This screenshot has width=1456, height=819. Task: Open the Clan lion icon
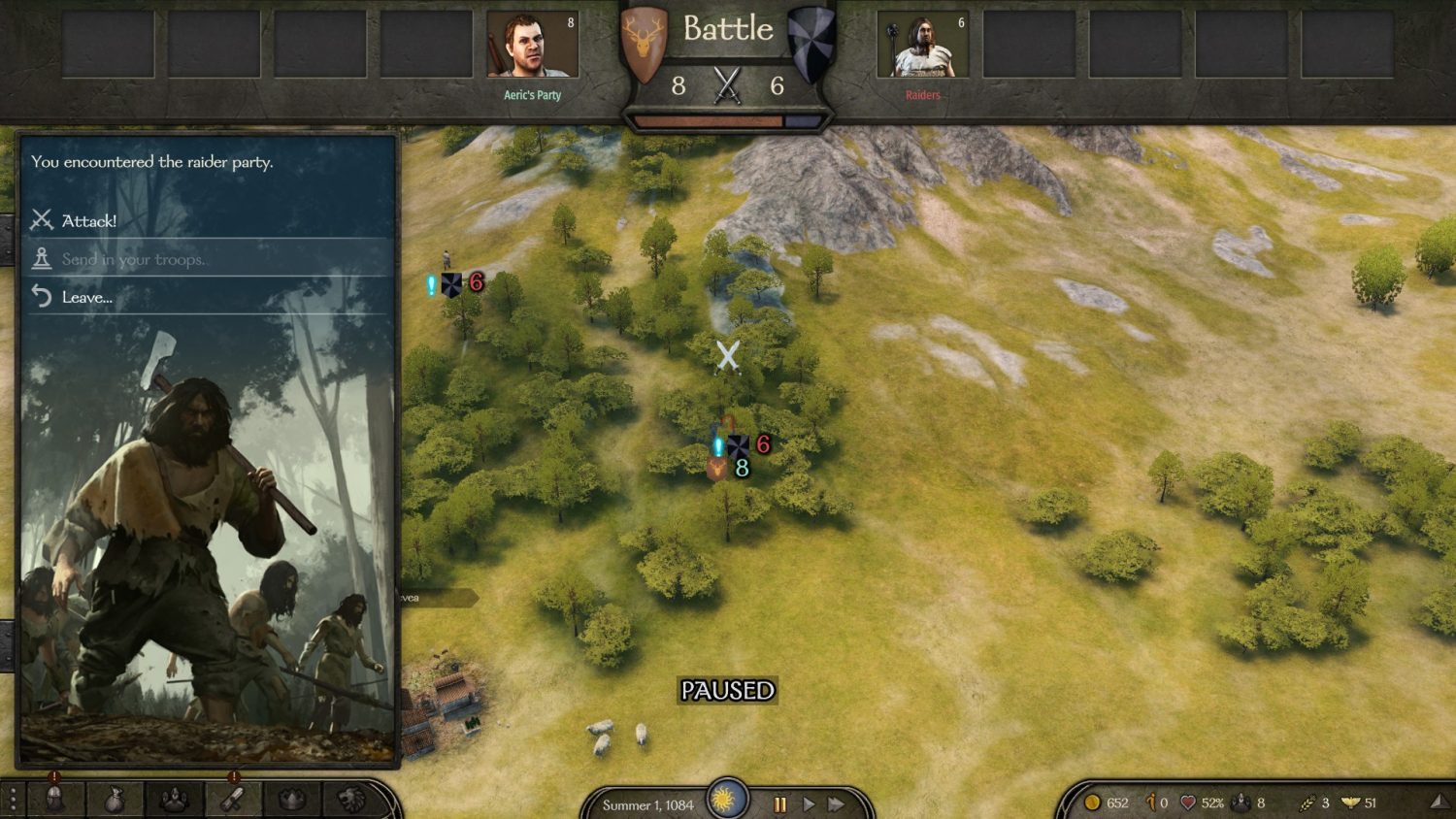(352, 797)
